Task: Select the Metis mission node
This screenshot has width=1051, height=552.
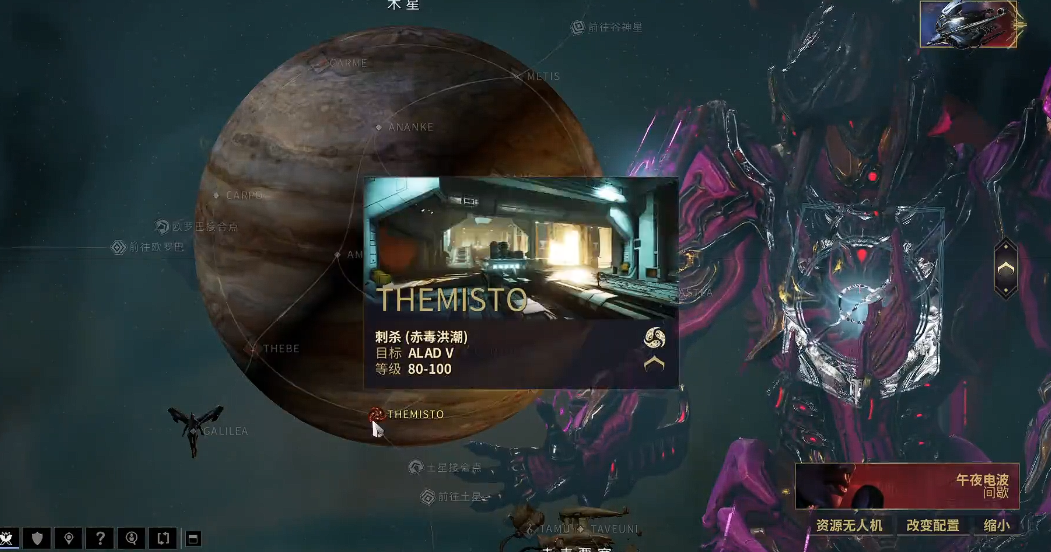Action: (518, 76)
